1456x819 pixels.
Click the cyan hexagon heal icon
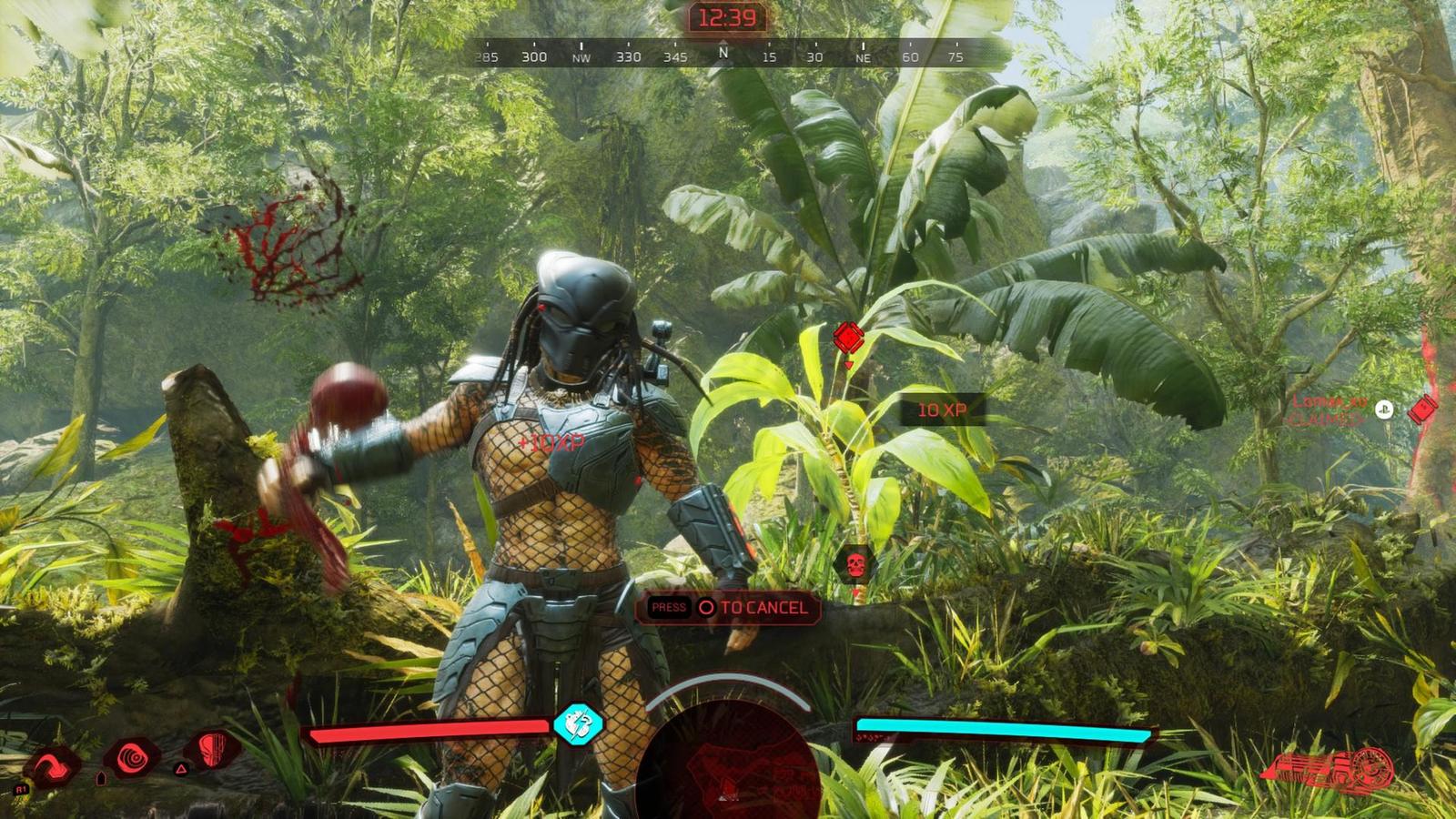click(578, 724)
